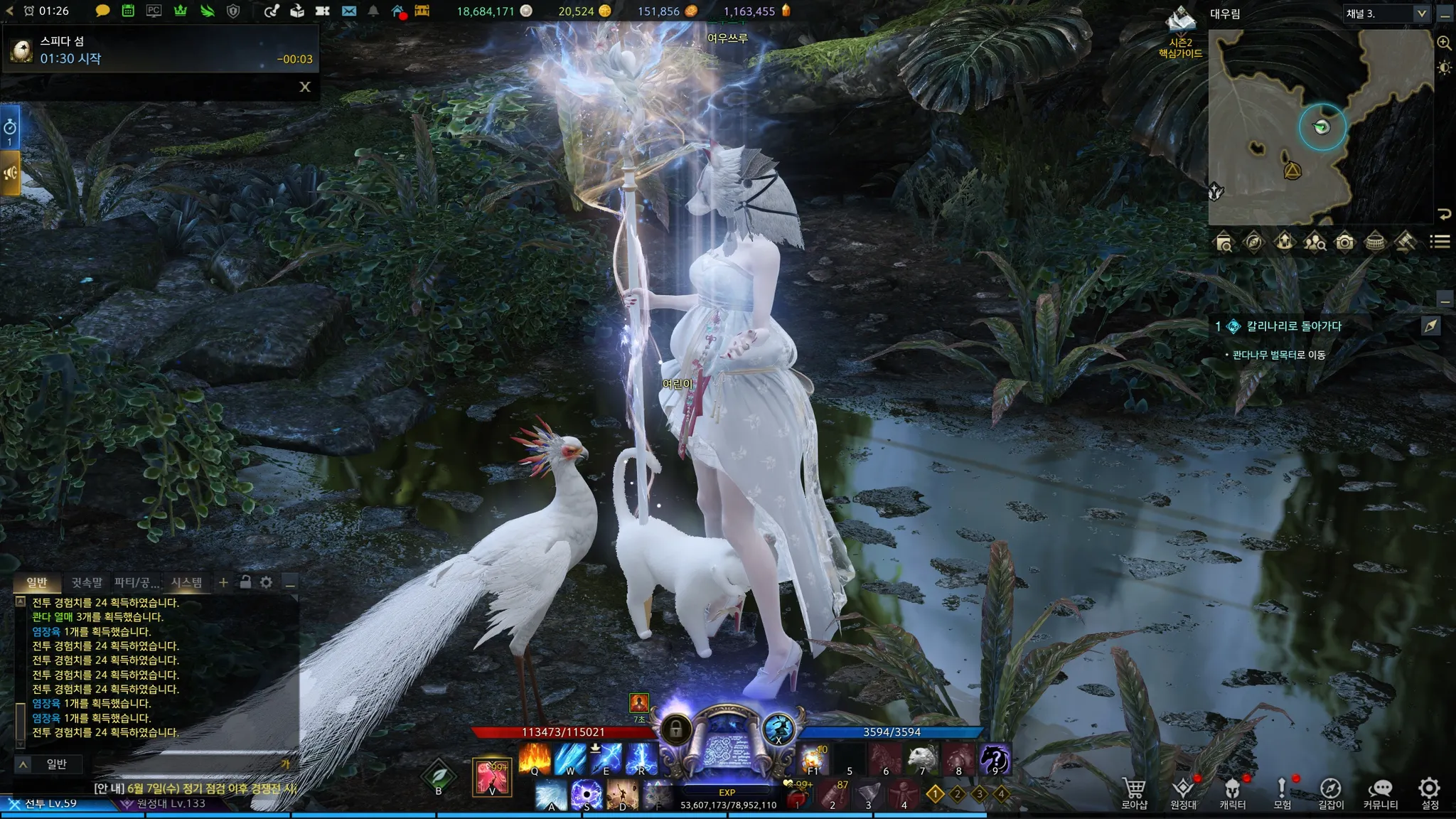Open chat settings gear icon
This screenshot has width=1456, height=819.
[266, 582]
